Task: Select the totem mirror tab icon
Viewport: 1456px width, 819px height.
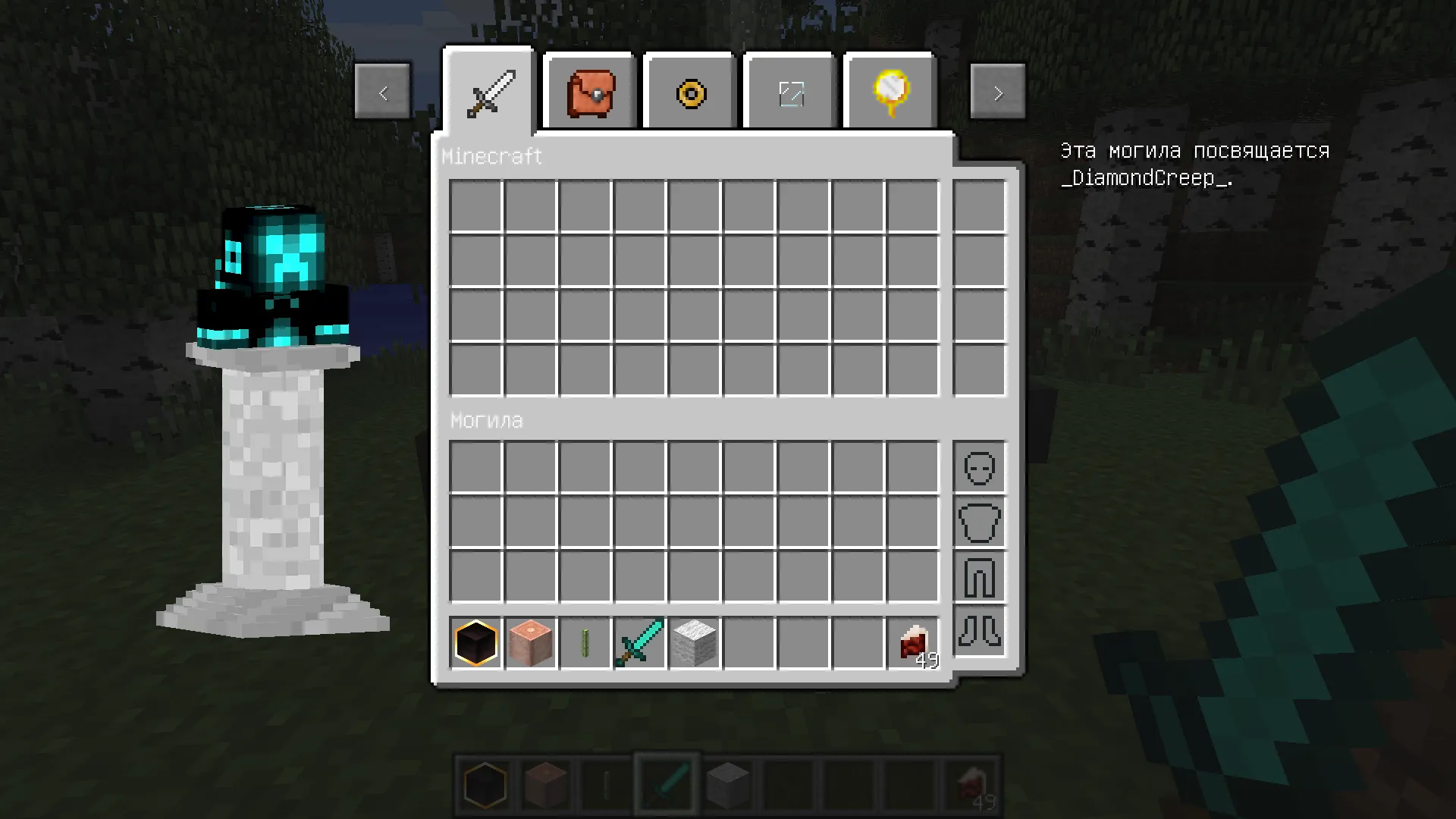Action: tap(889, 93)
